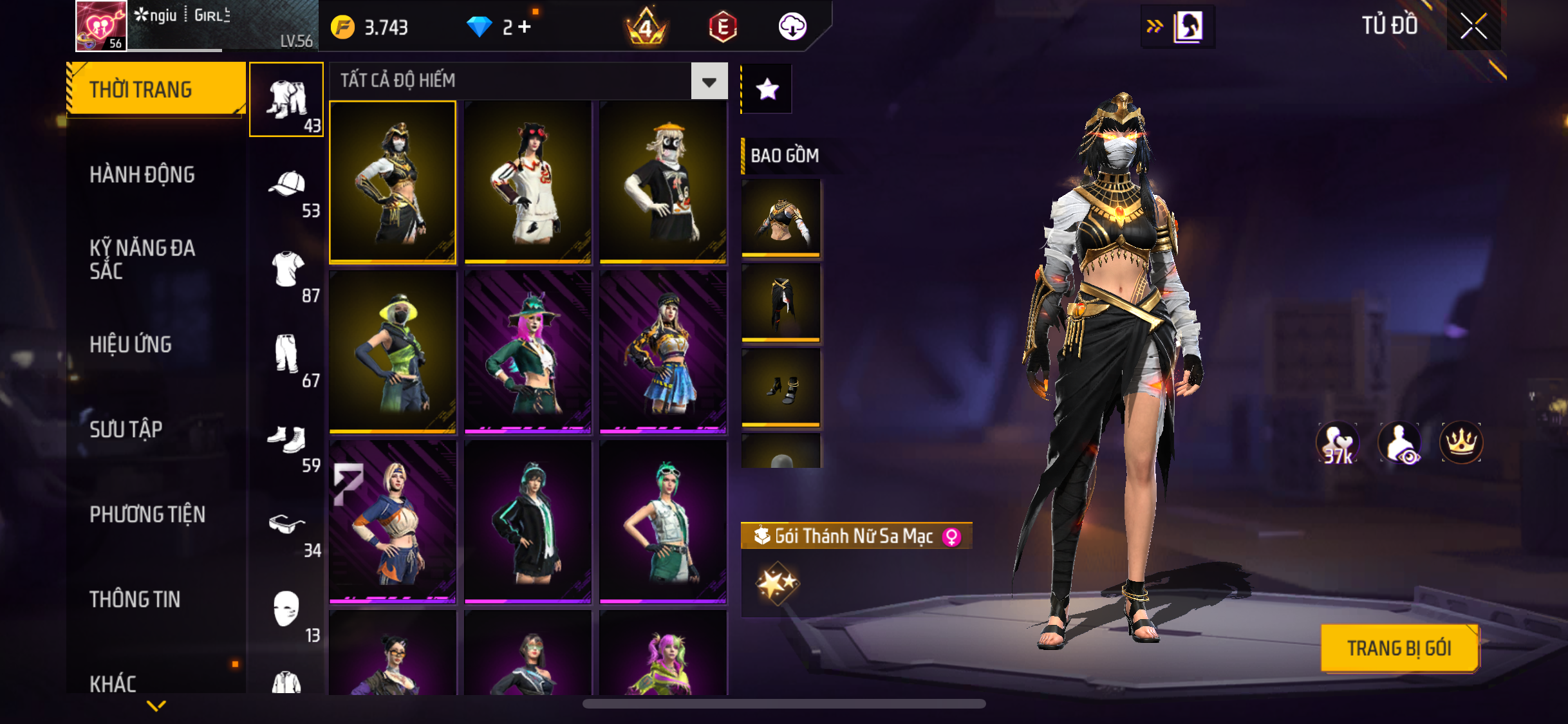The height and width of the screenshot is (724, 1568).
Task: Go to the SƯU TẬP tab
Action: 126,429
